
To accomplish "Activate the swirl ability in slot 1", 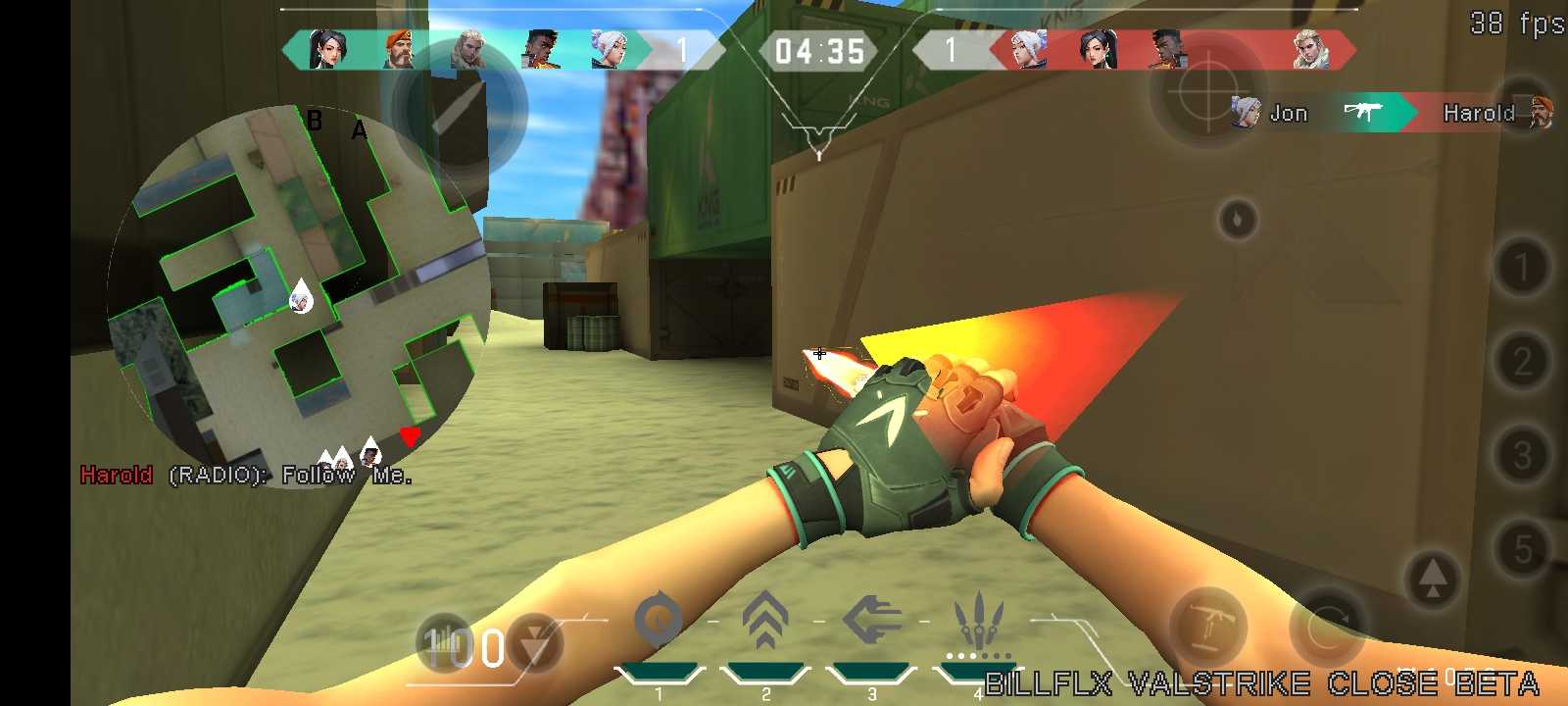I will click(x=658, y=621).
